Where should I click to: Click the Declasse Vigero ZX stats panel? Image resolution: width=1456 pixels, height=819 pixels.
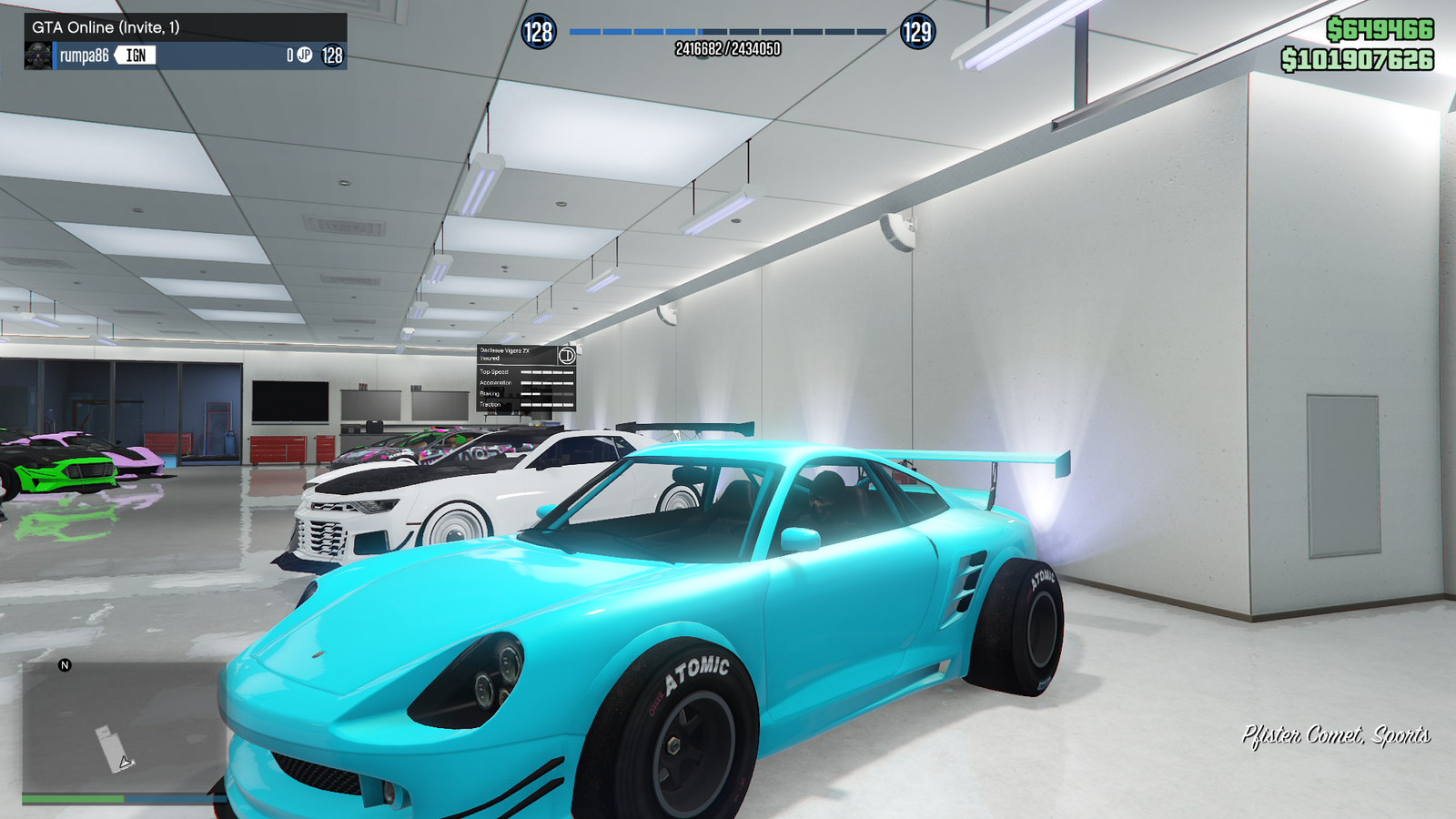527,378
